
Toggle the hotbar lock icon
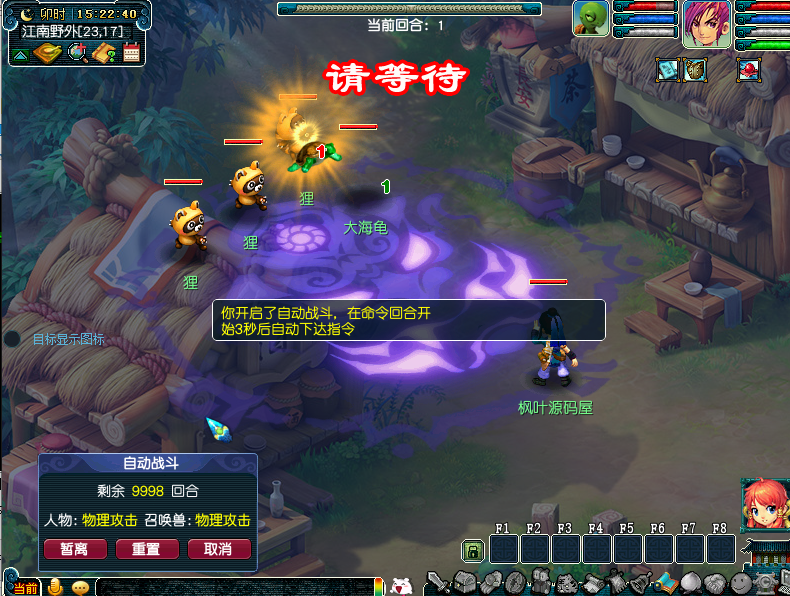click(471, 550)
